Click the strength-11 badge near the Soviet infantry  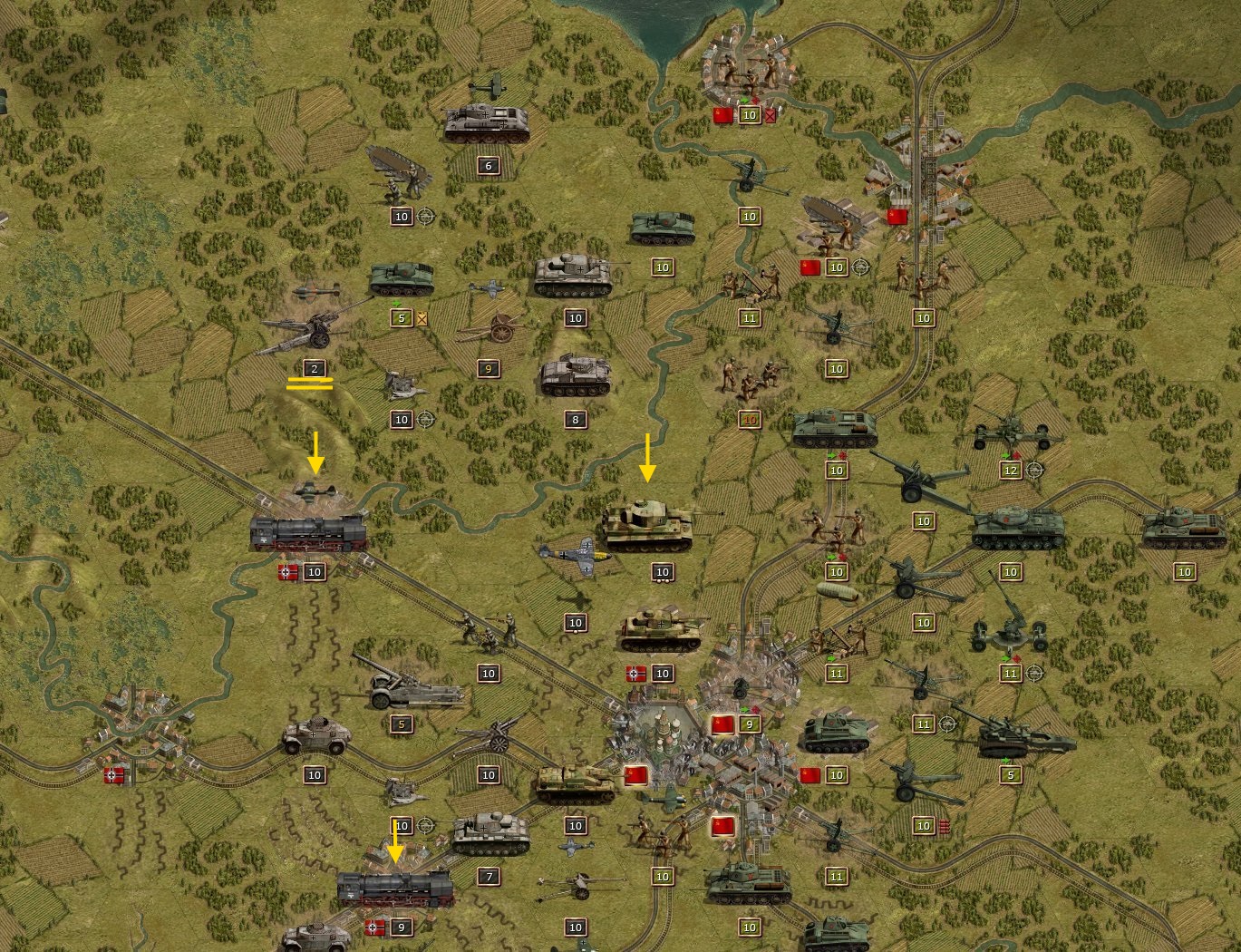click(750, 318)
